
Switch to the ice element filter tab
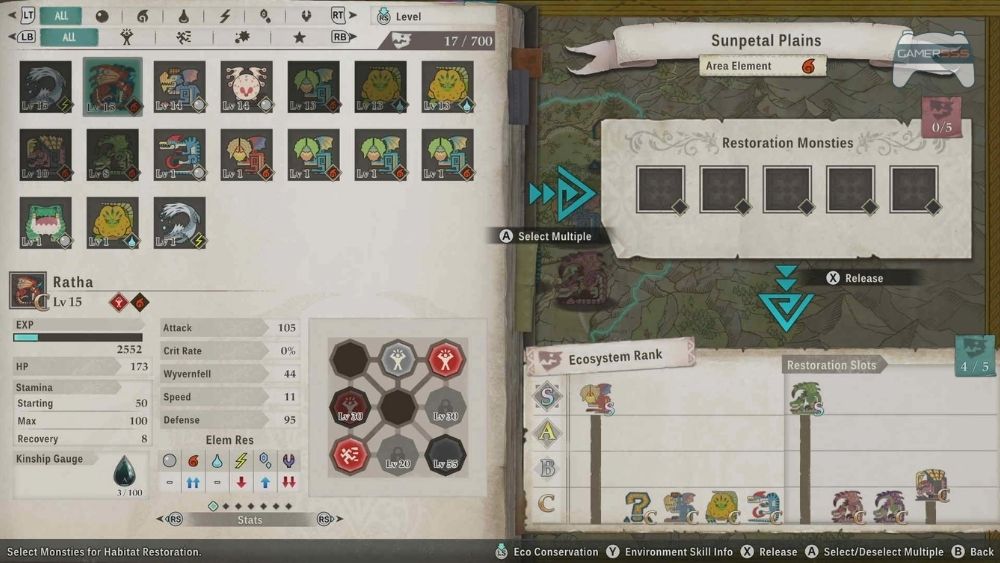point(264,16)
